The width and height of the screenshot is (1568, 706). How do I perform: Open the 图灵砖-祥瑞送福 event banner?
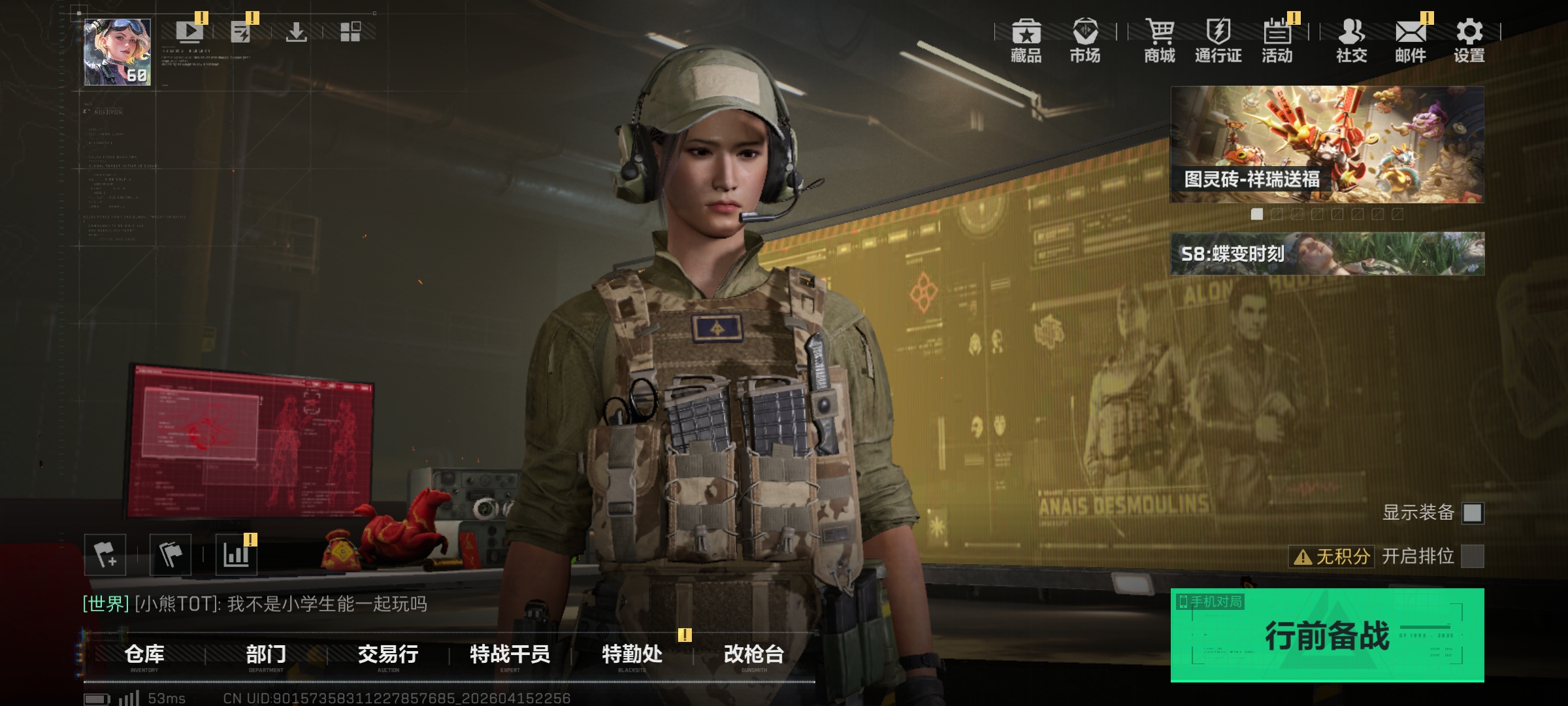[x=1327, y=144]
